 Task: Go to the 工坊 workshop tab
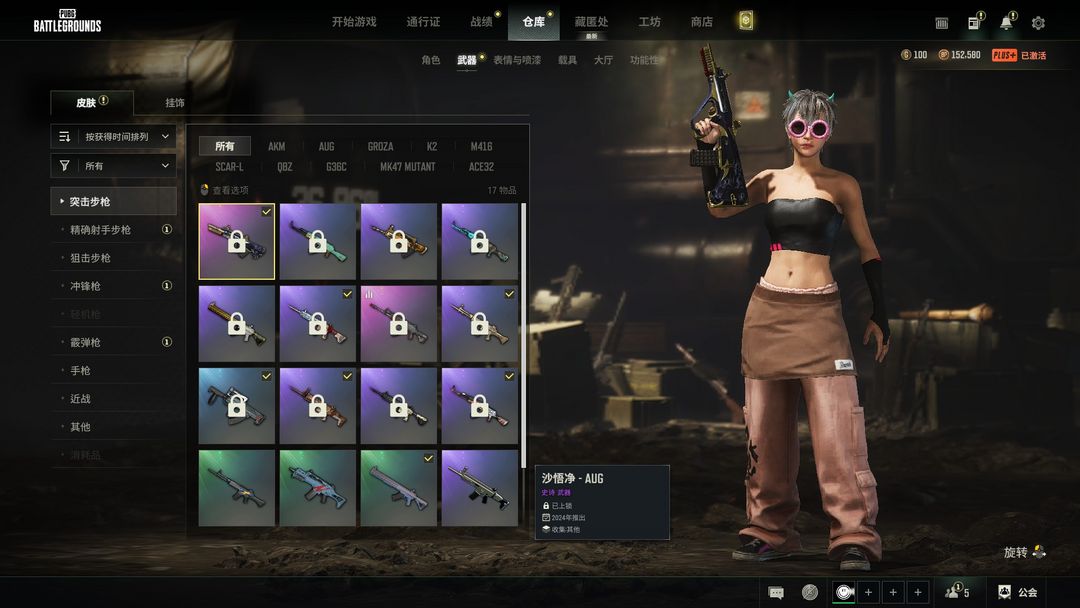(x=650, y=22)
